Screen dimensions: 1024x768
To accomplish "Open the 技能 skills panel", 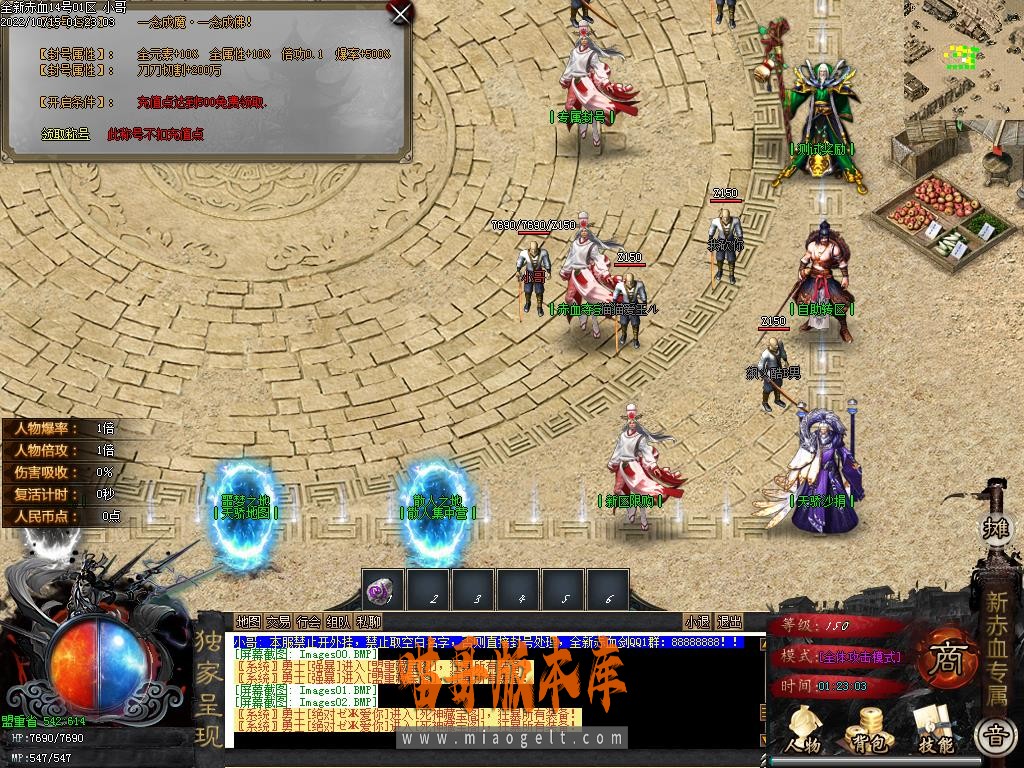I will click(x=934, y=730).
